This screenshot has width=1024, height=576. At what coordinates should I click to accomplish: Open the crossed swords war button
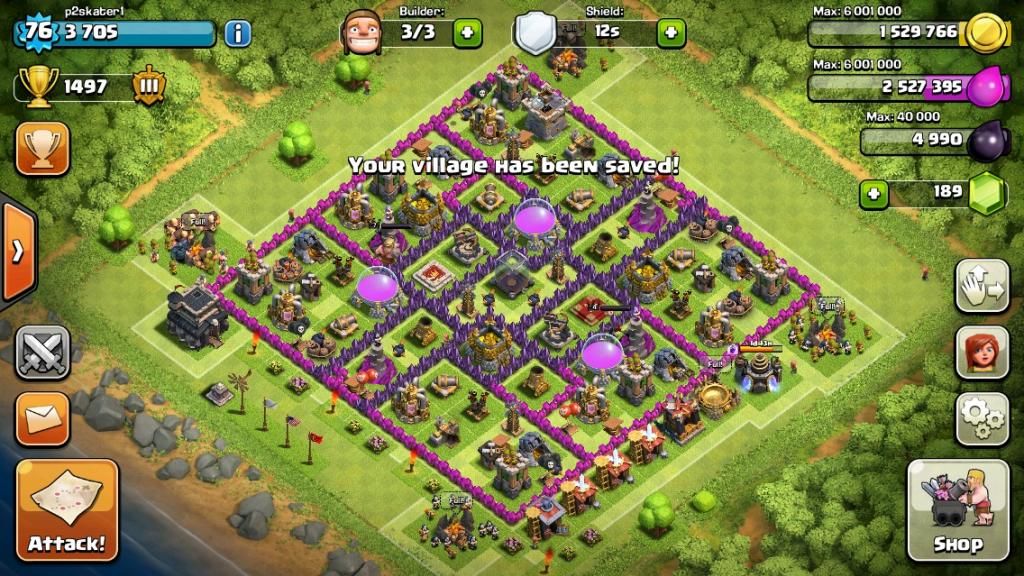(42, 352)
